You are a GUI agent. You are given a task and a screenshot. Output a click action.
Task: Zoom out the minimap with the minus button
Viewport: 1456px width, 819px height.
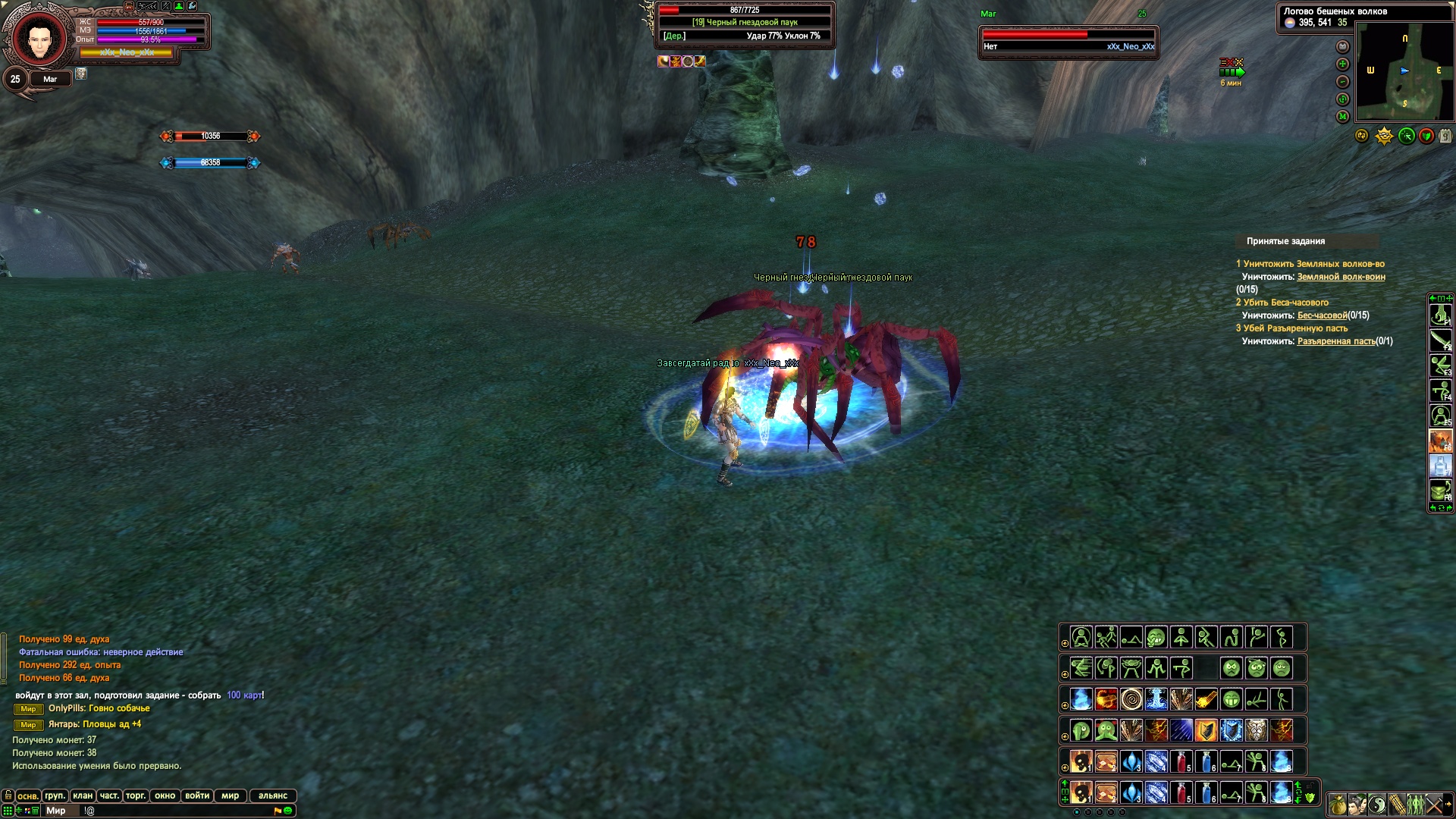(x=1342, y=81)
